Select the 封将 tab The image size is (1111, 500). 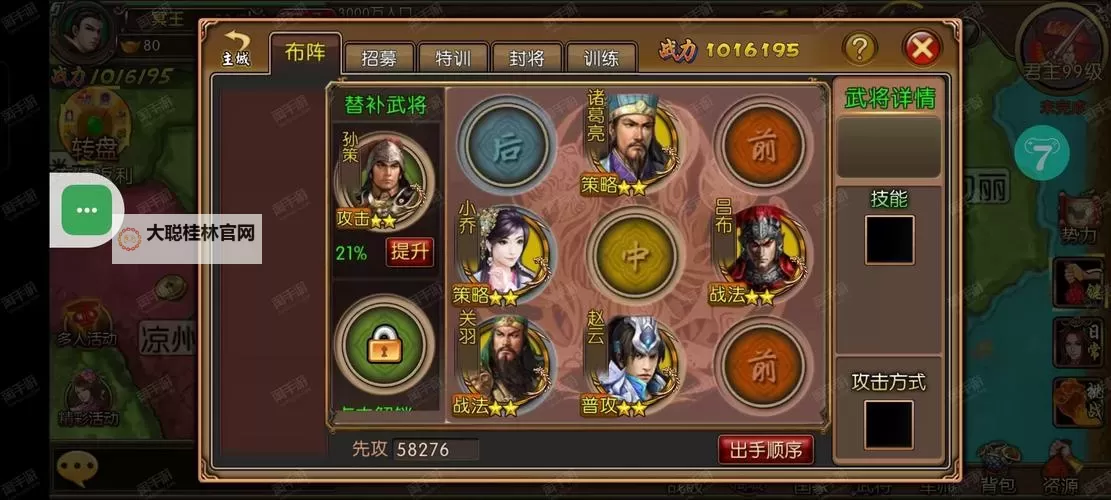(527, 58)
